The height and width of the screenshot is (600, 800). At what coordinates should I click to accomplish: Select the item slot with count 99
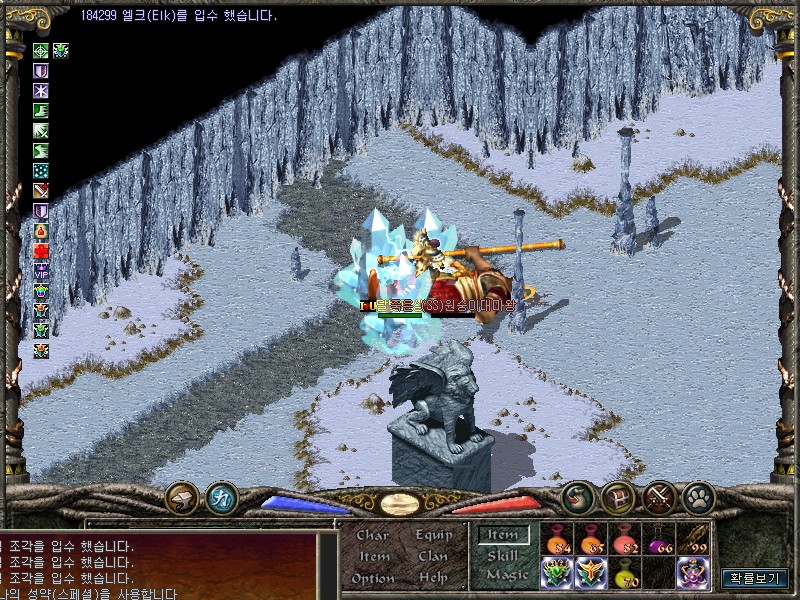[x=693, y=539]
